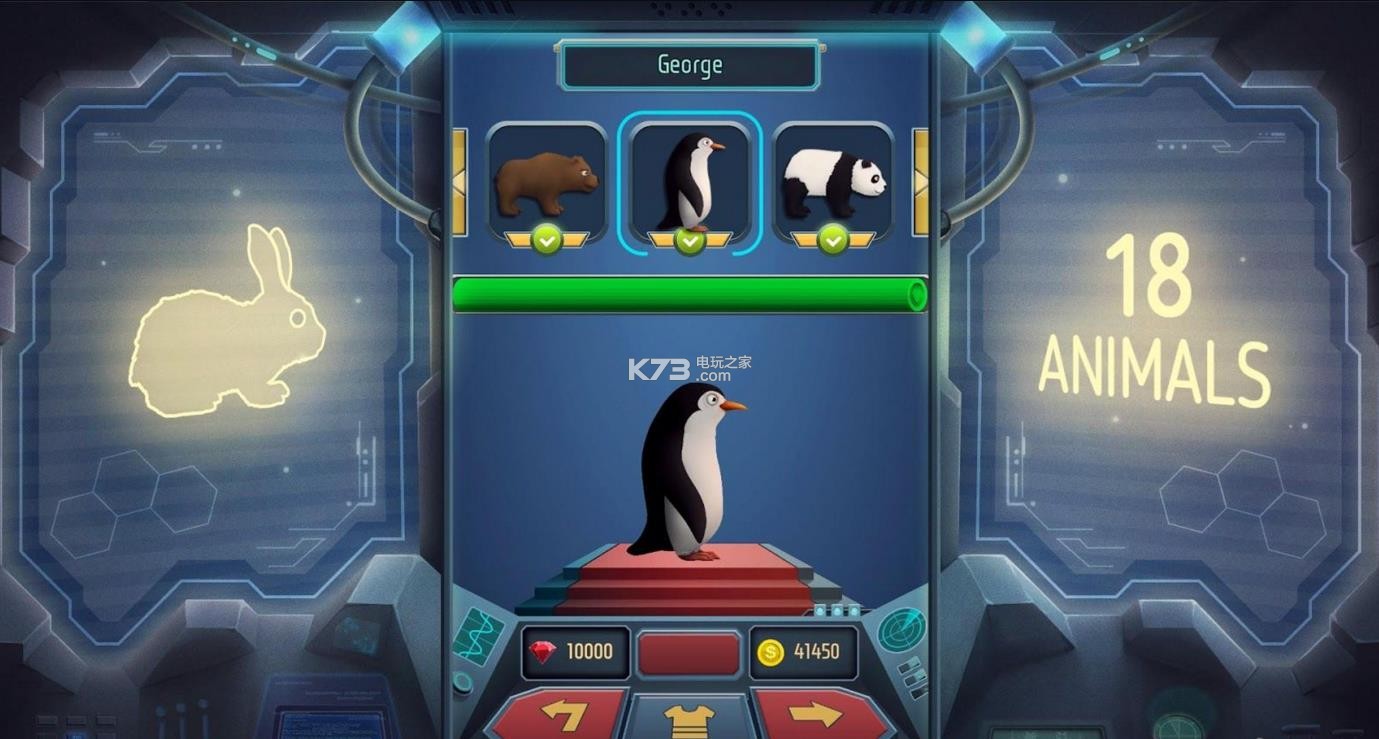This screenshot has width=1379, height=739.
Task: Choose the penguin animal tile
Action: point(689,183)
